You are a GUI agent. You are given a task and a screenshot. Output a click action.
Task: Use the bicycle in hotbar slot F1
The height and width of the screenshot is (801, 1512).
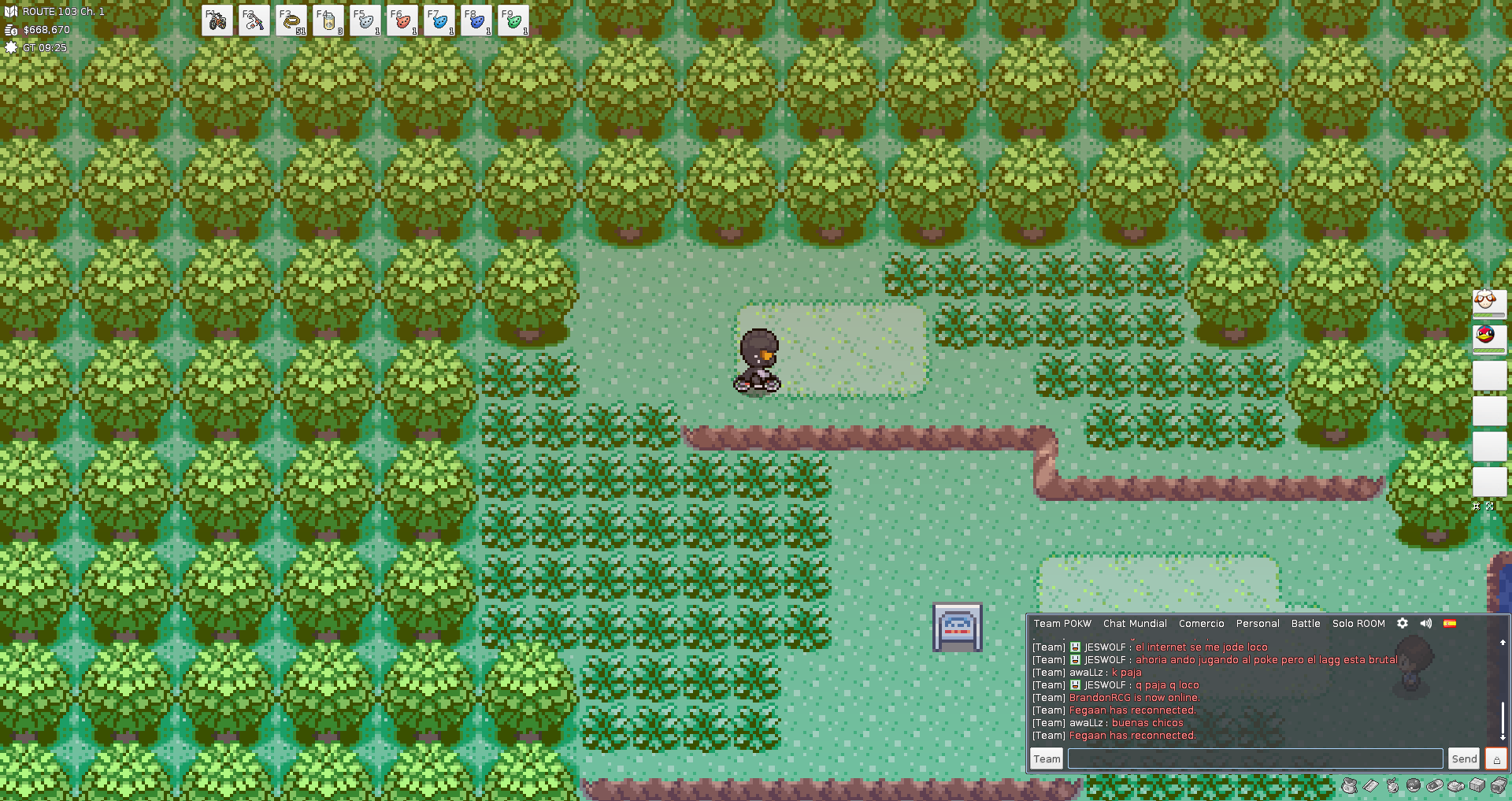[217, 20]
